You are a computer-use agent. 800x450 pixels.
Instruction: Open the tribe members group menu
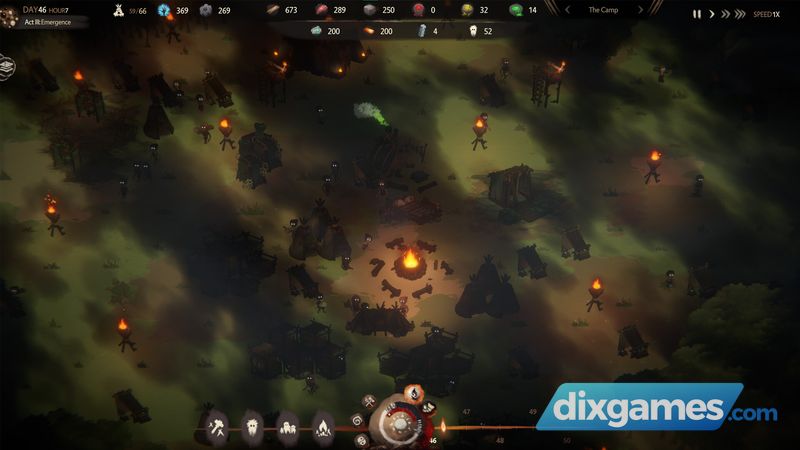click(x=287, y=428)
